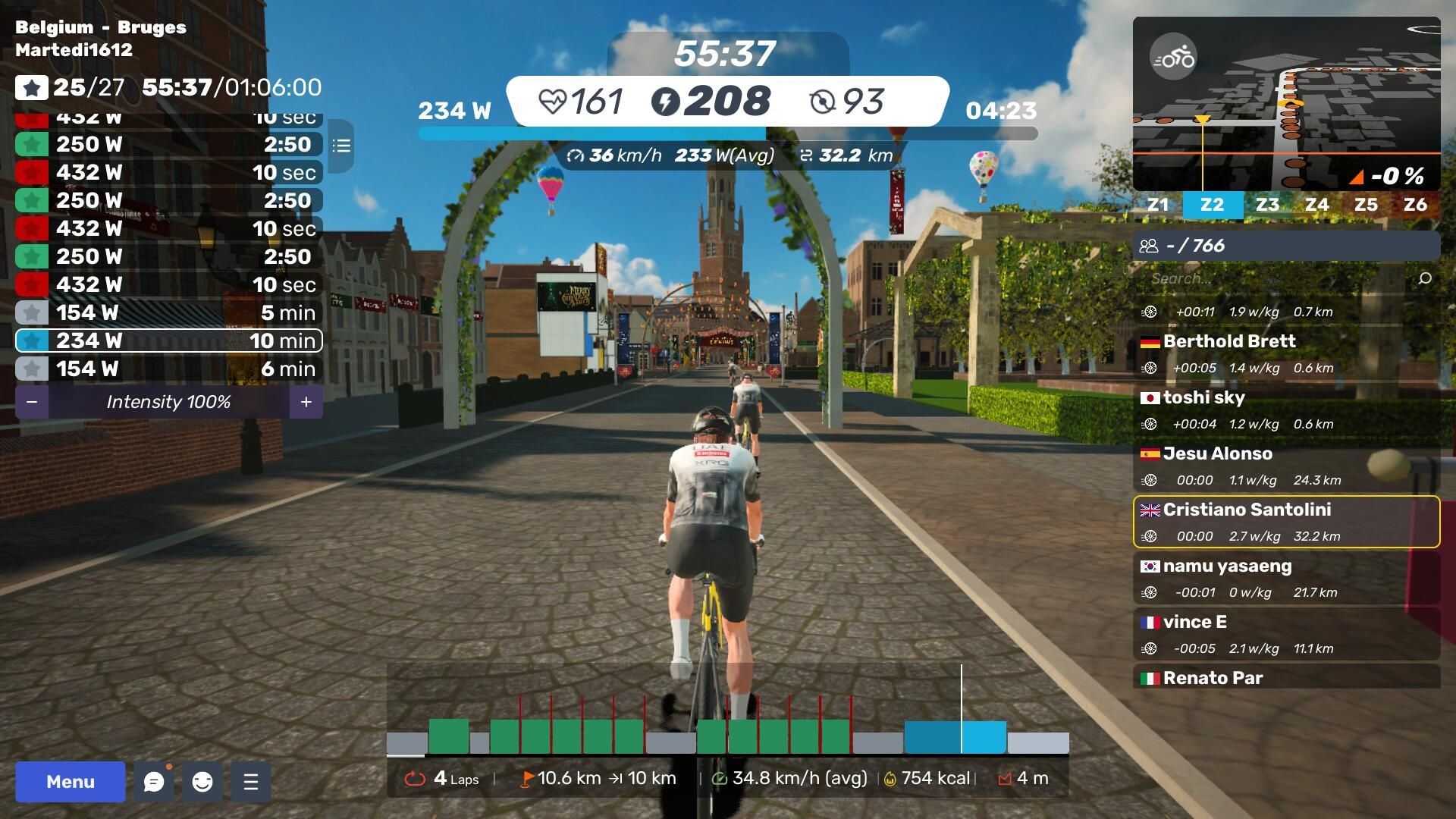1456x819 pixels.
Task: Click the search magnifier icon
Action: (x=1425, y=278)
